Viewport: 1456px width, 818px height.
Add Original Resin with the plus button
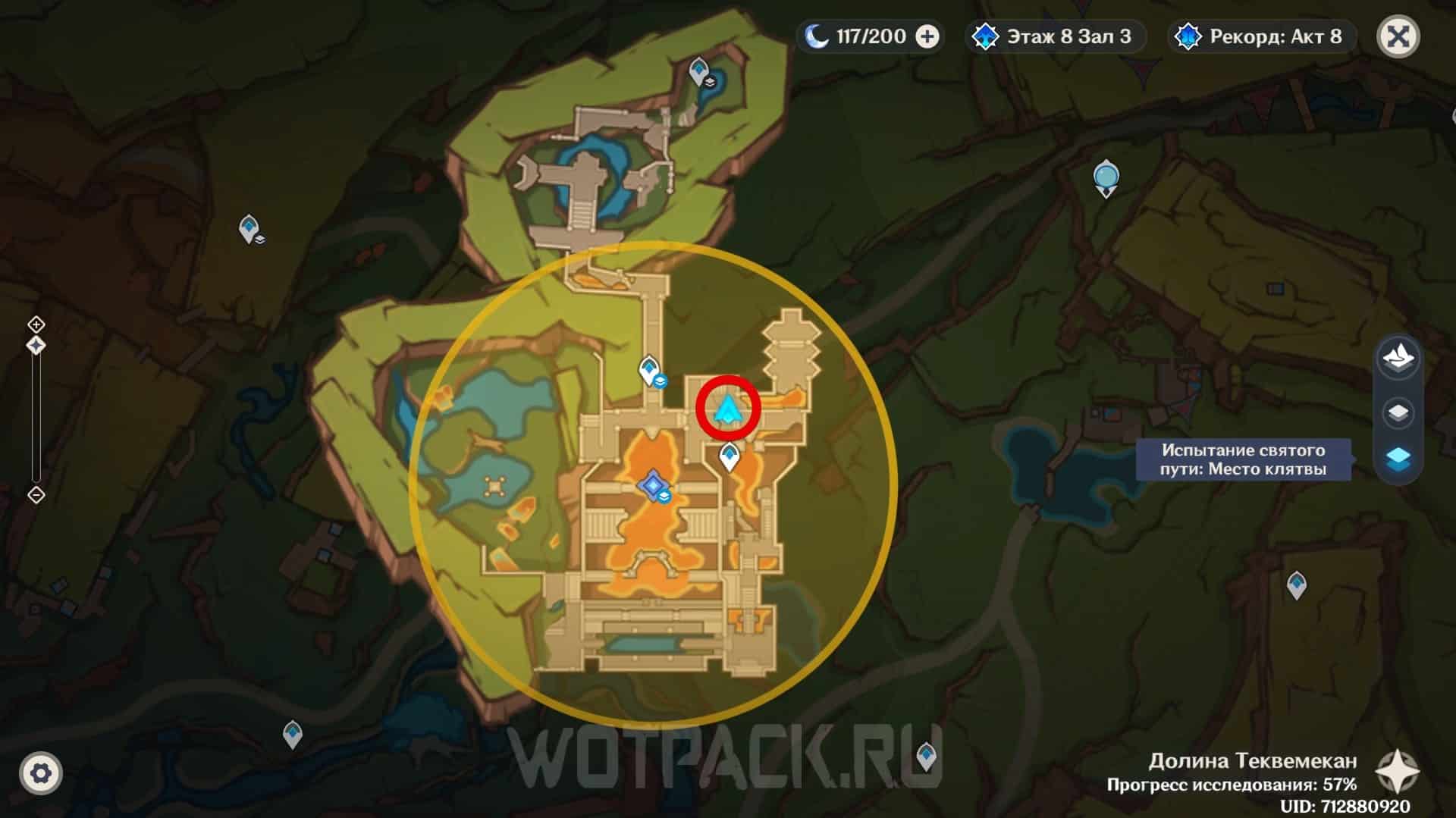927,36
